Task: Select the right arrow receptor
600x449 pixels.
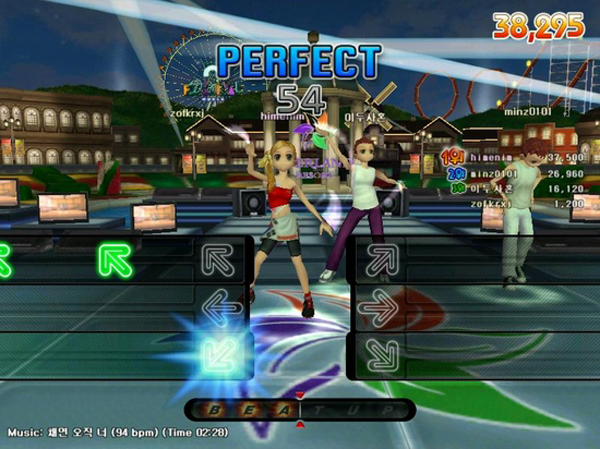Action: [x=378, y=308]
